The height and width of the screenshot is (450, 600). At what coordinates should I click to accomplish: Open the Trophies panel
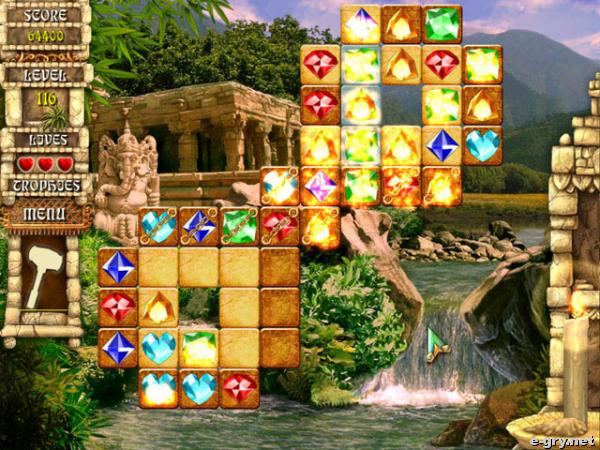tap(47, 185)
